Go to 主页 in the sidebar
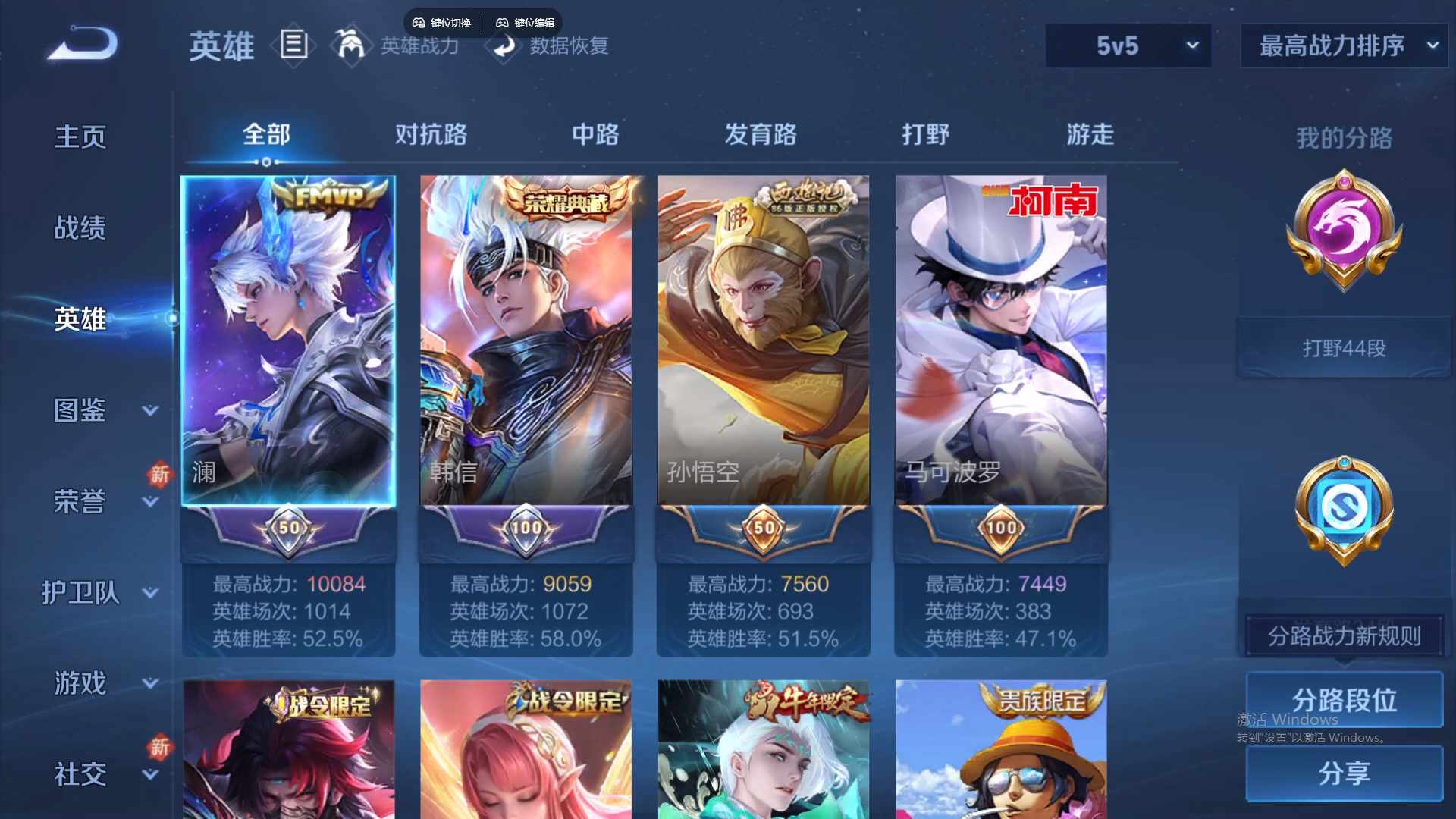The image size is (1456, 819). click(80, 136)
